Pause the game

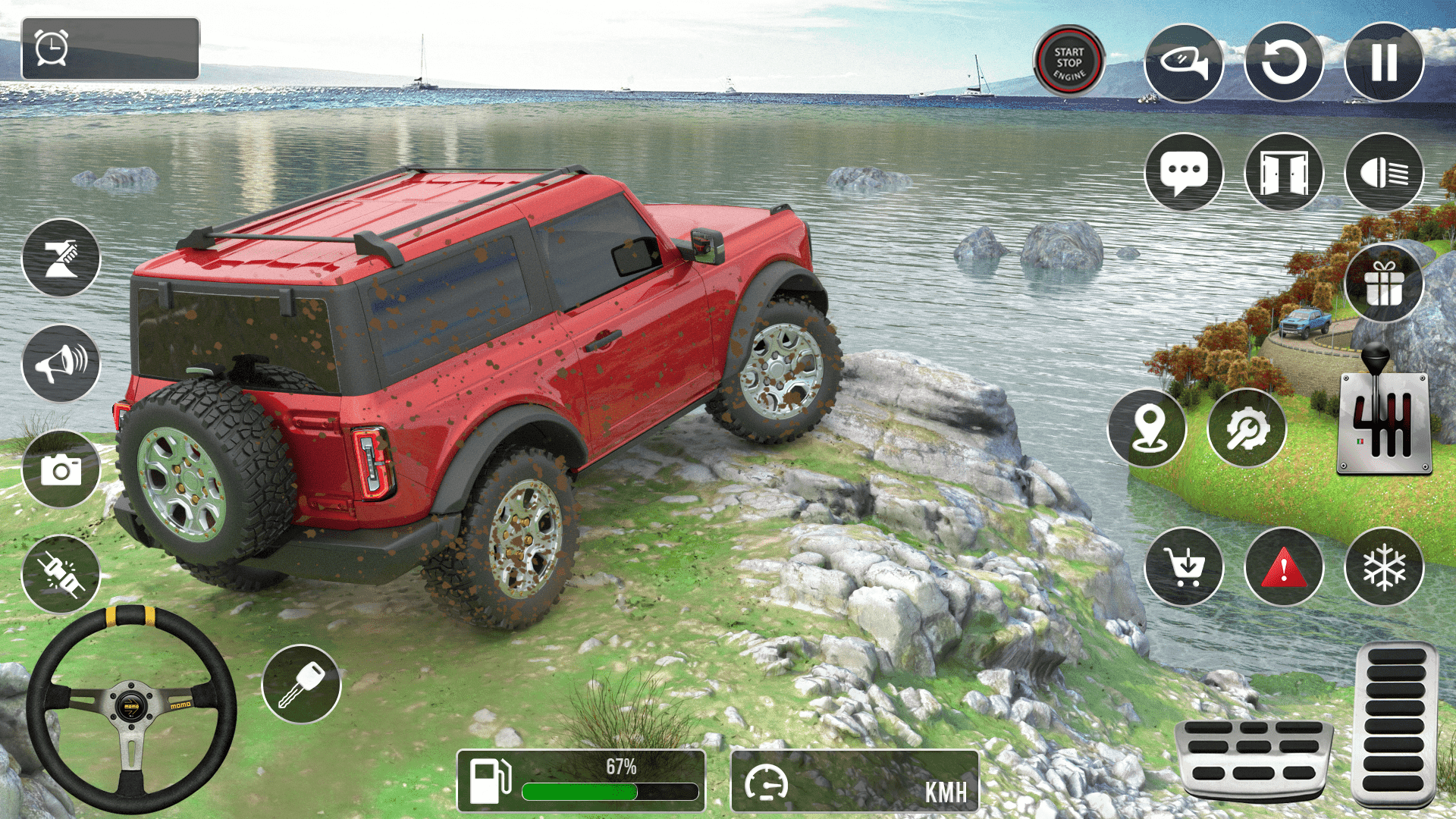1384,62
